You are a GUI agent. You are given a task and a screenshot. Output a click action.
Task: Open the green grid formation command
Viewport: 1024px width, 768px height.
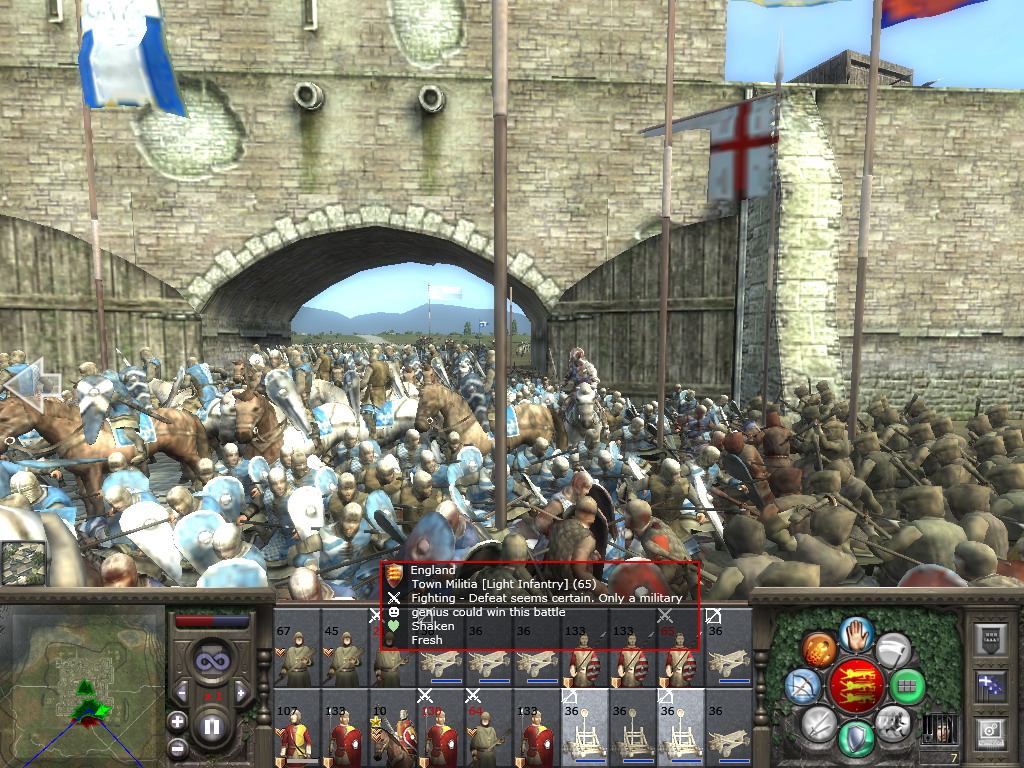click(x=907, y=686)
